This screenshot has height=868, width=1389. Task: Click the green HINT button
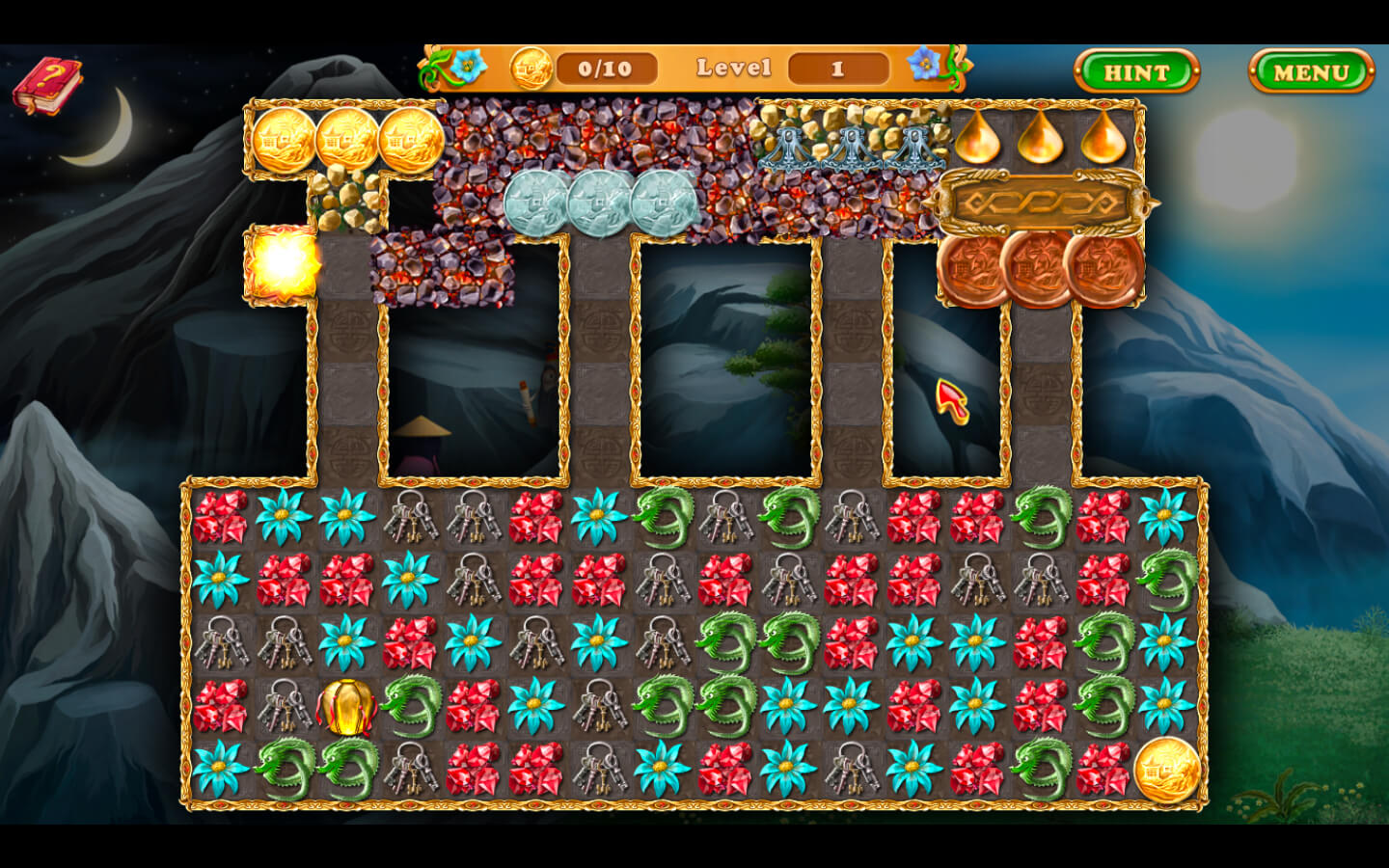1136,72
